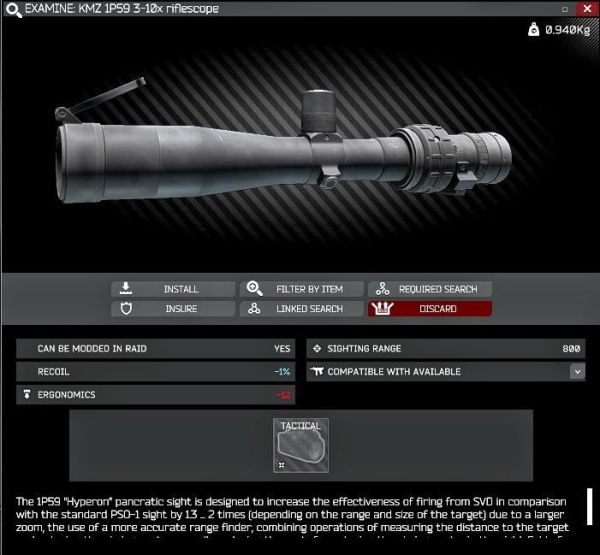Expand the Compatible With Available dropdown
Image resolution: width=600 pixels, height=555 pixels.
(577, 371)
